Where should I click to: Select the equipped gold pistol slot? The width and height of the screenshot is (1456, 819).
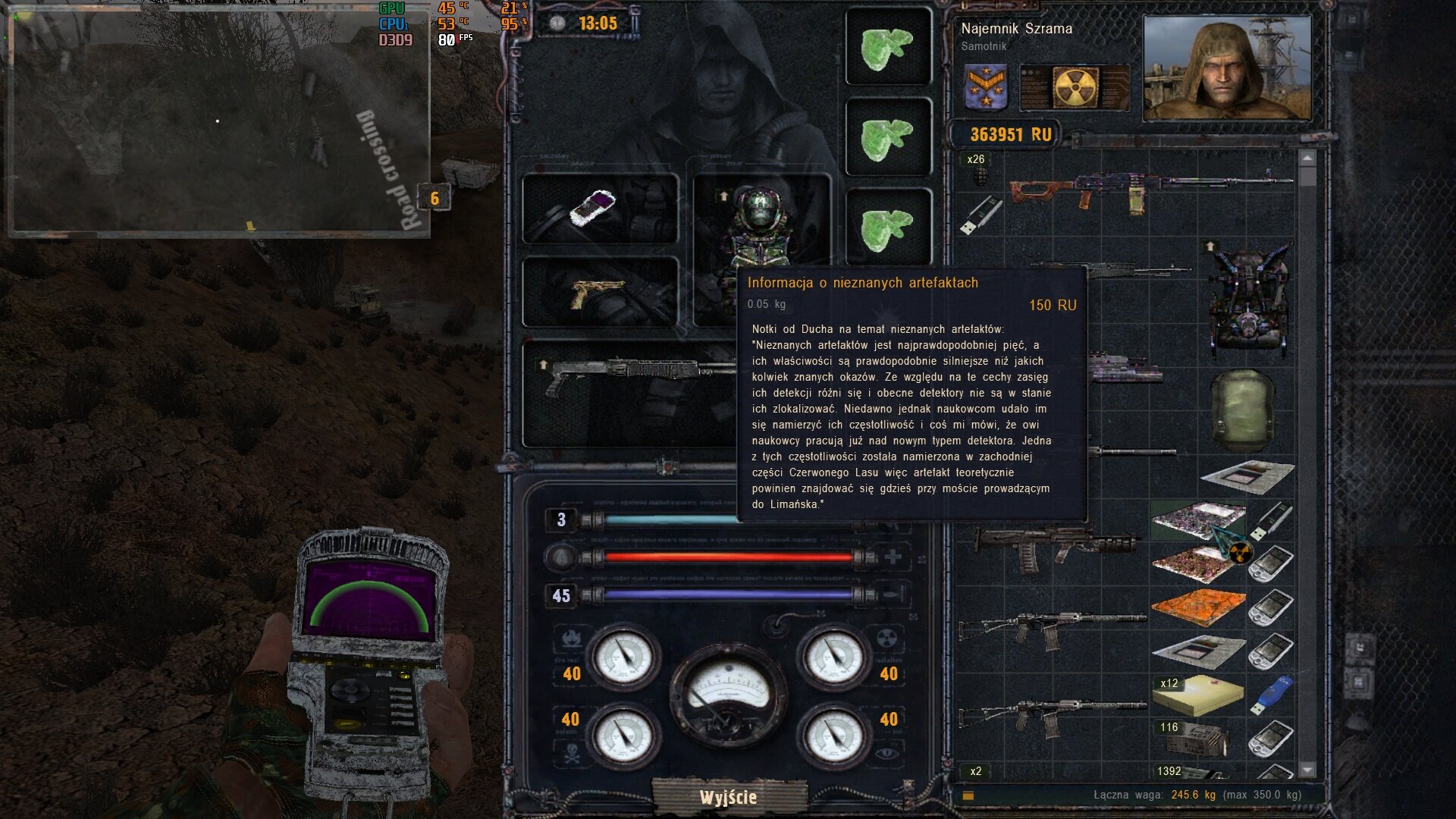[x=600, y=293]
